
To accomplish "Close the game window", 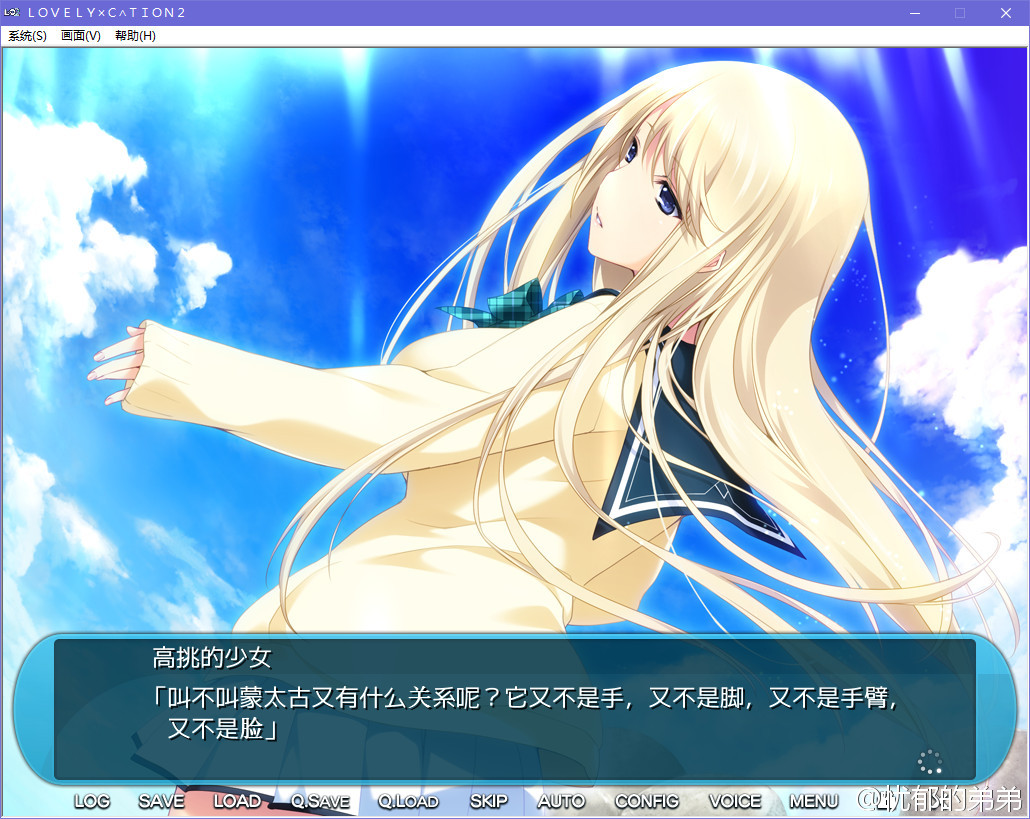I will [1006, 13].
